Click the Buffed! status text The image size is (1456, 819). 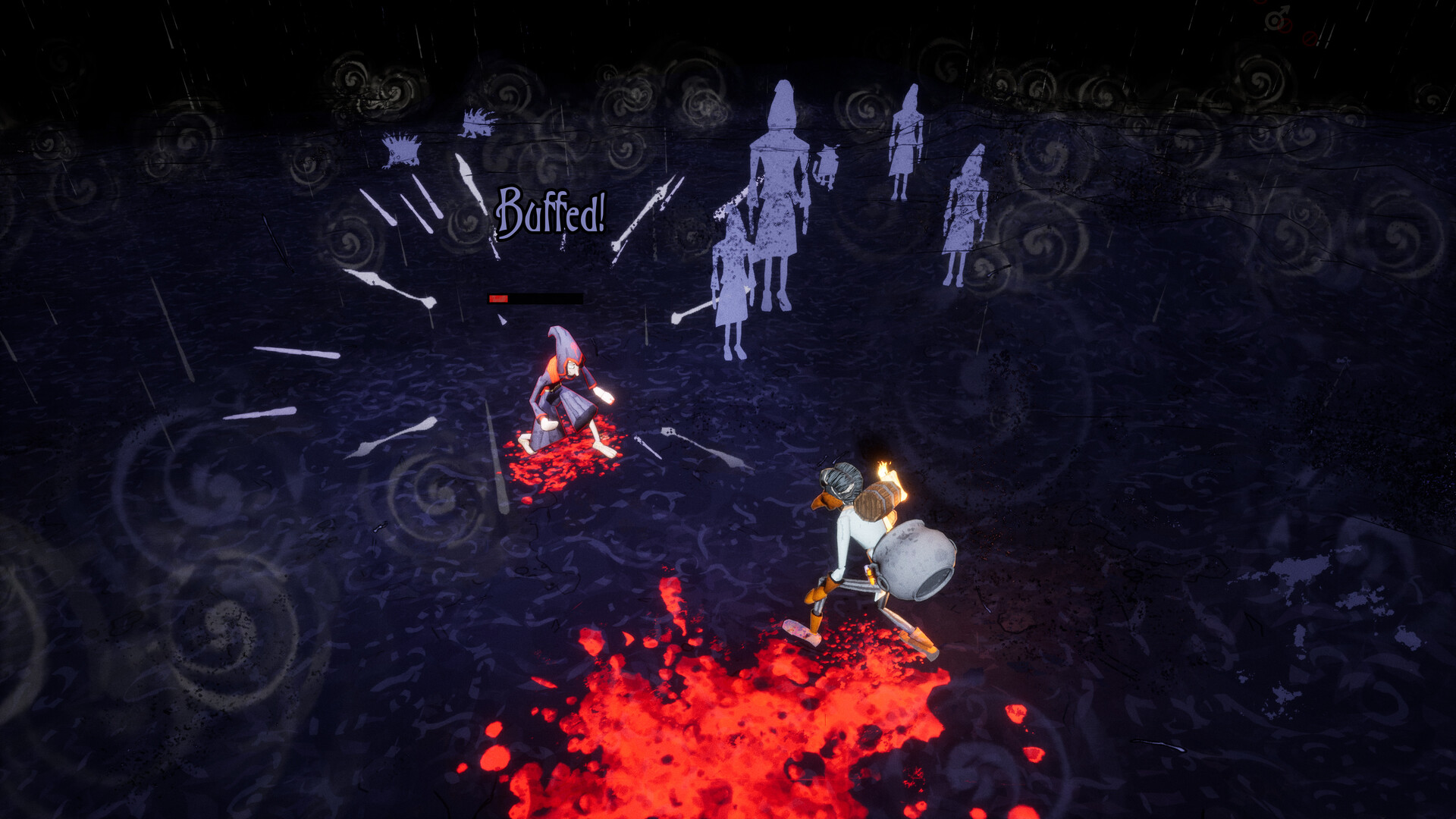click(x=551, y=212)
